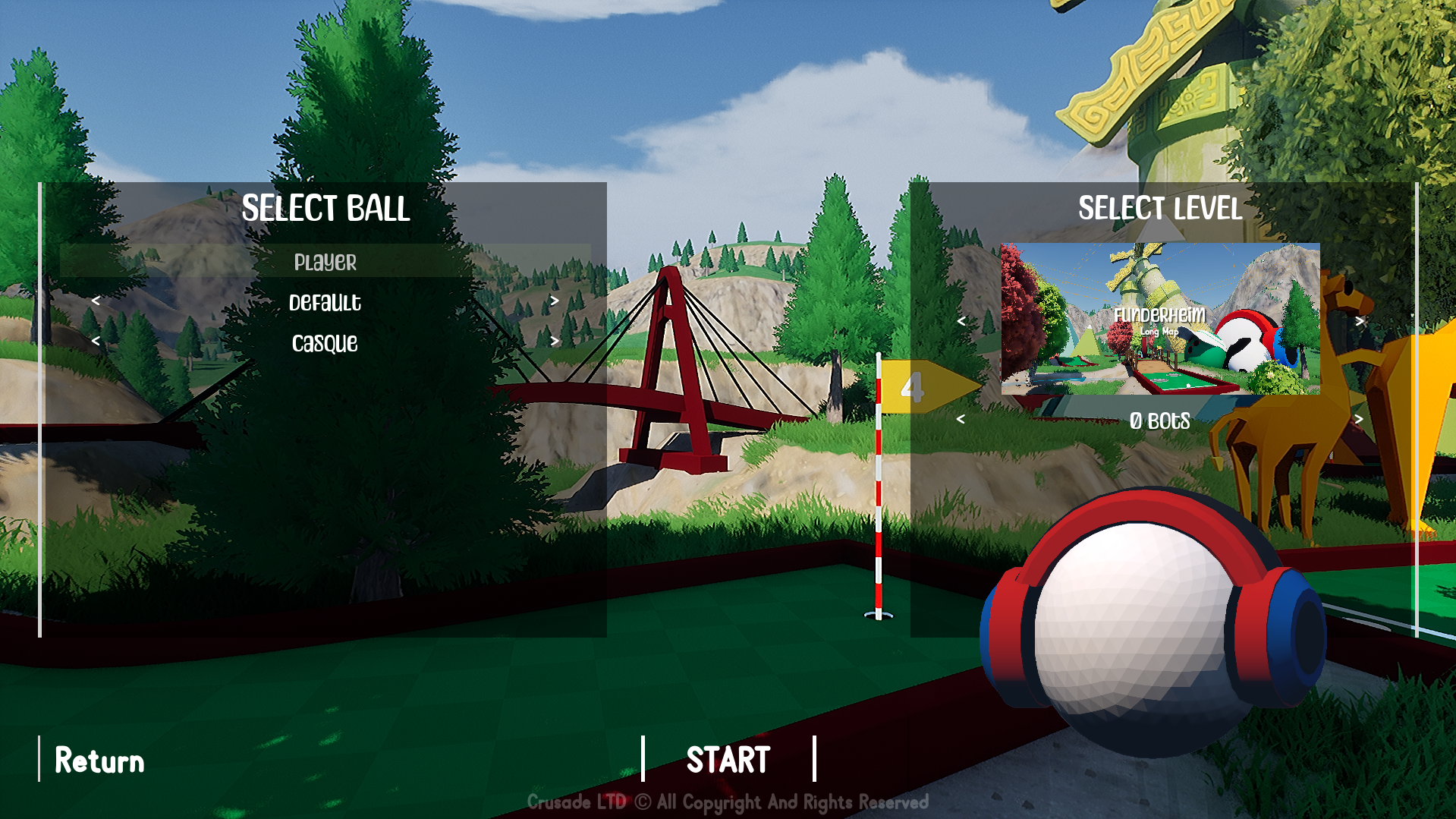Select the Player name field

(x=325, y=262)
